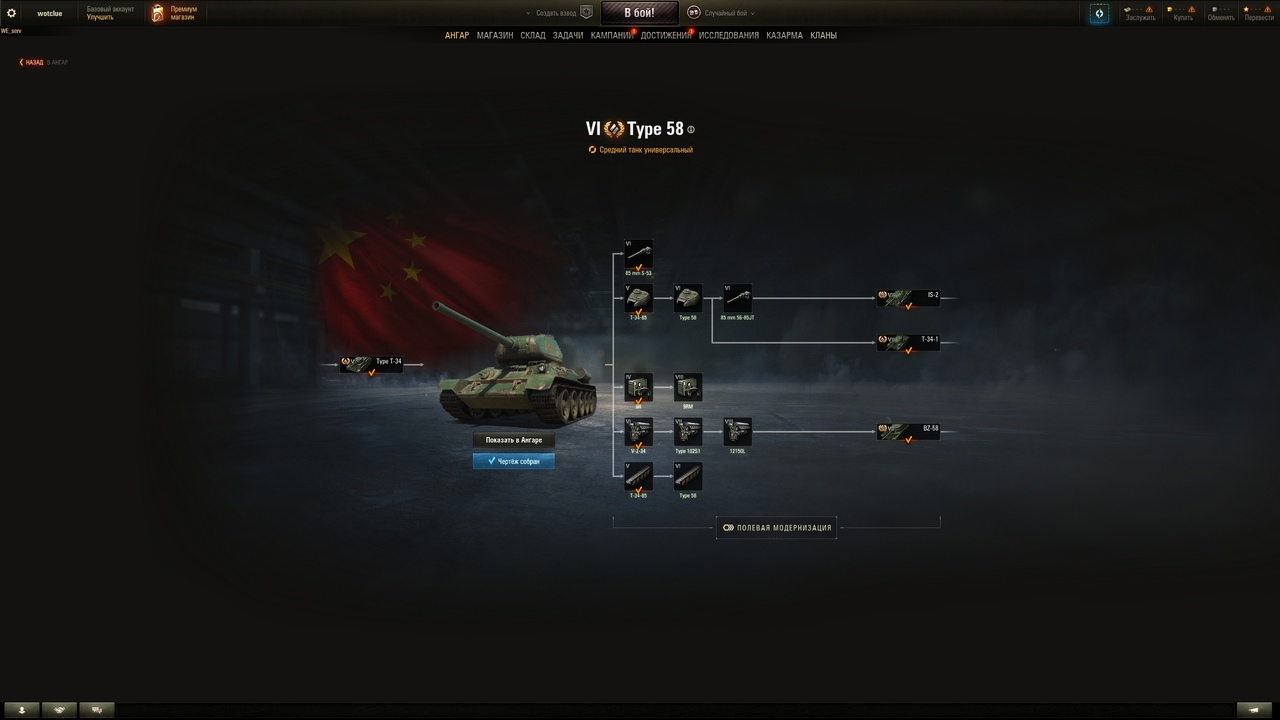Show the Достижения tab

(665, 35)
